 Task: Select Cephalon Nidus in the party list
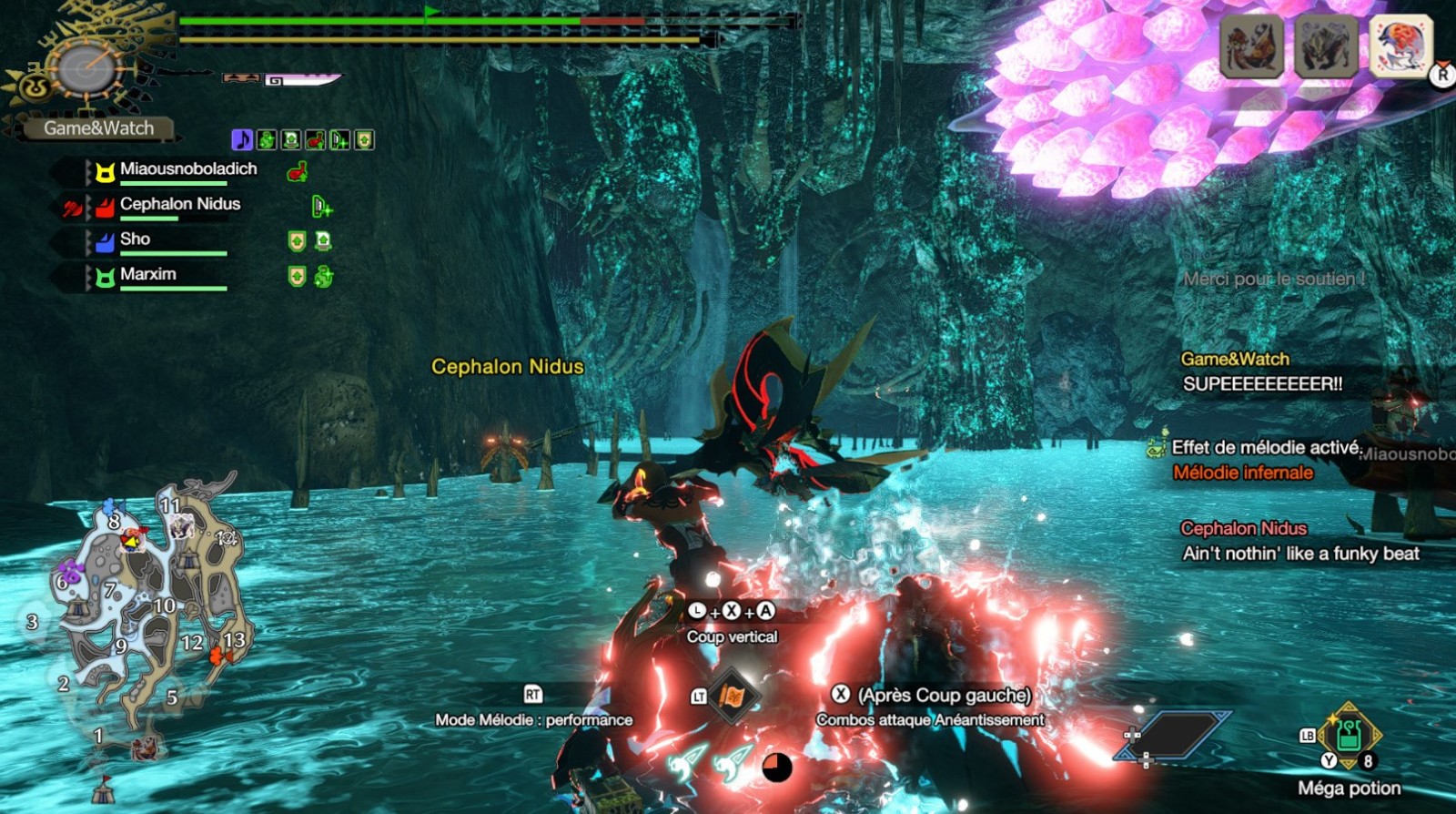179,205
